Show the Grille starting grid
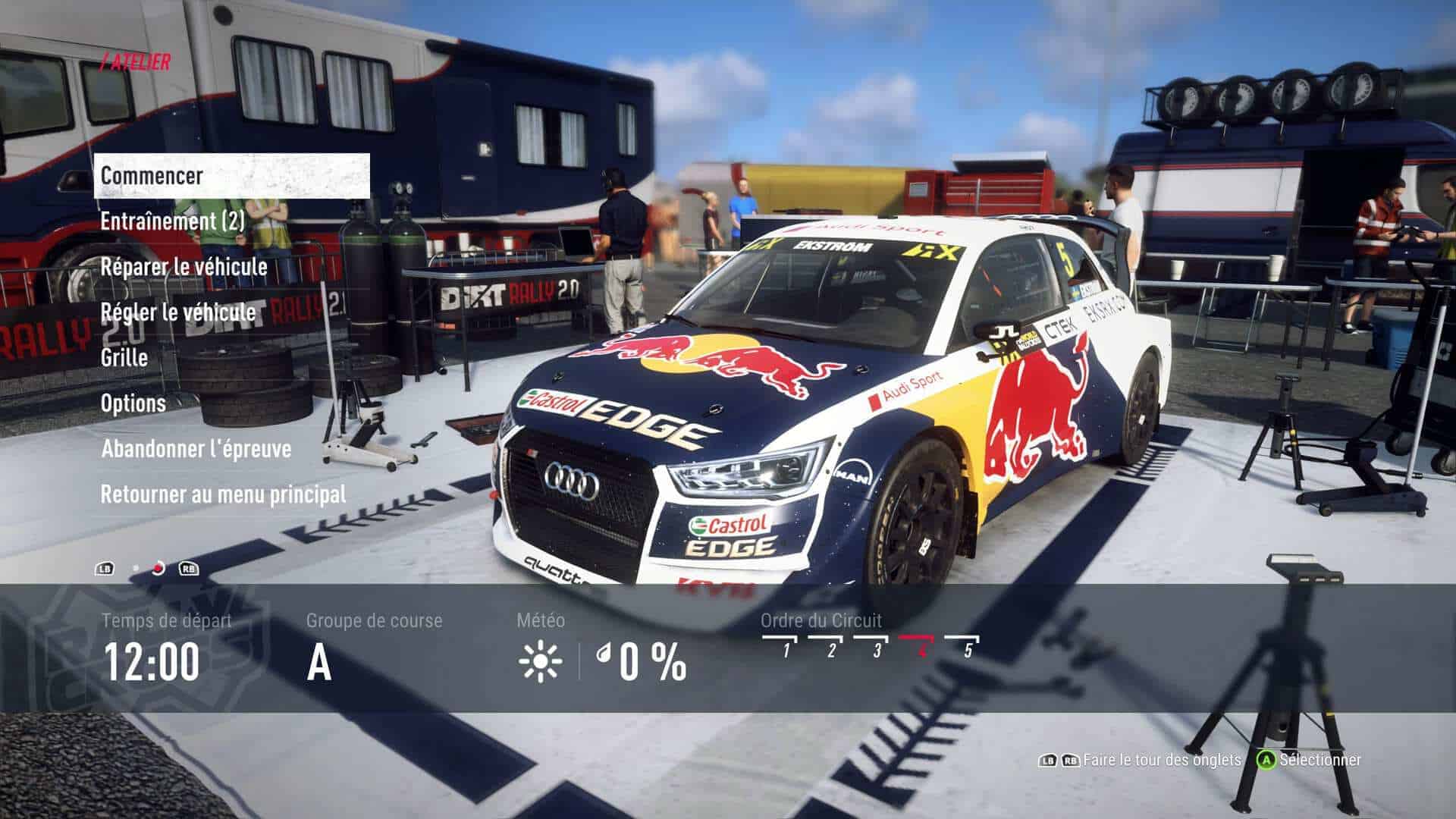Viewport: 1456px width, 819px height. [124, 358]
